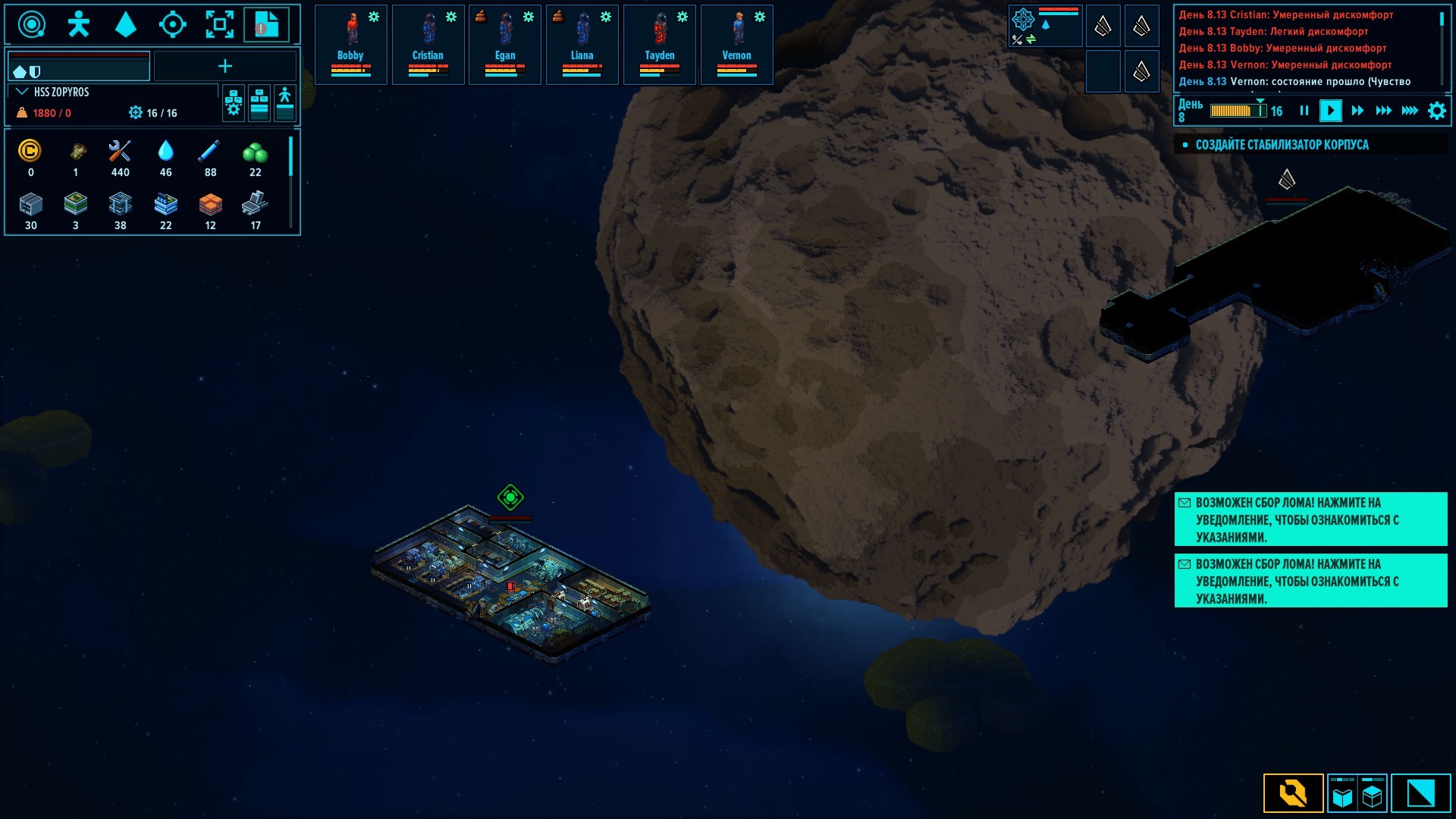Pick Liana's crew portrait

tap(582, 44)
